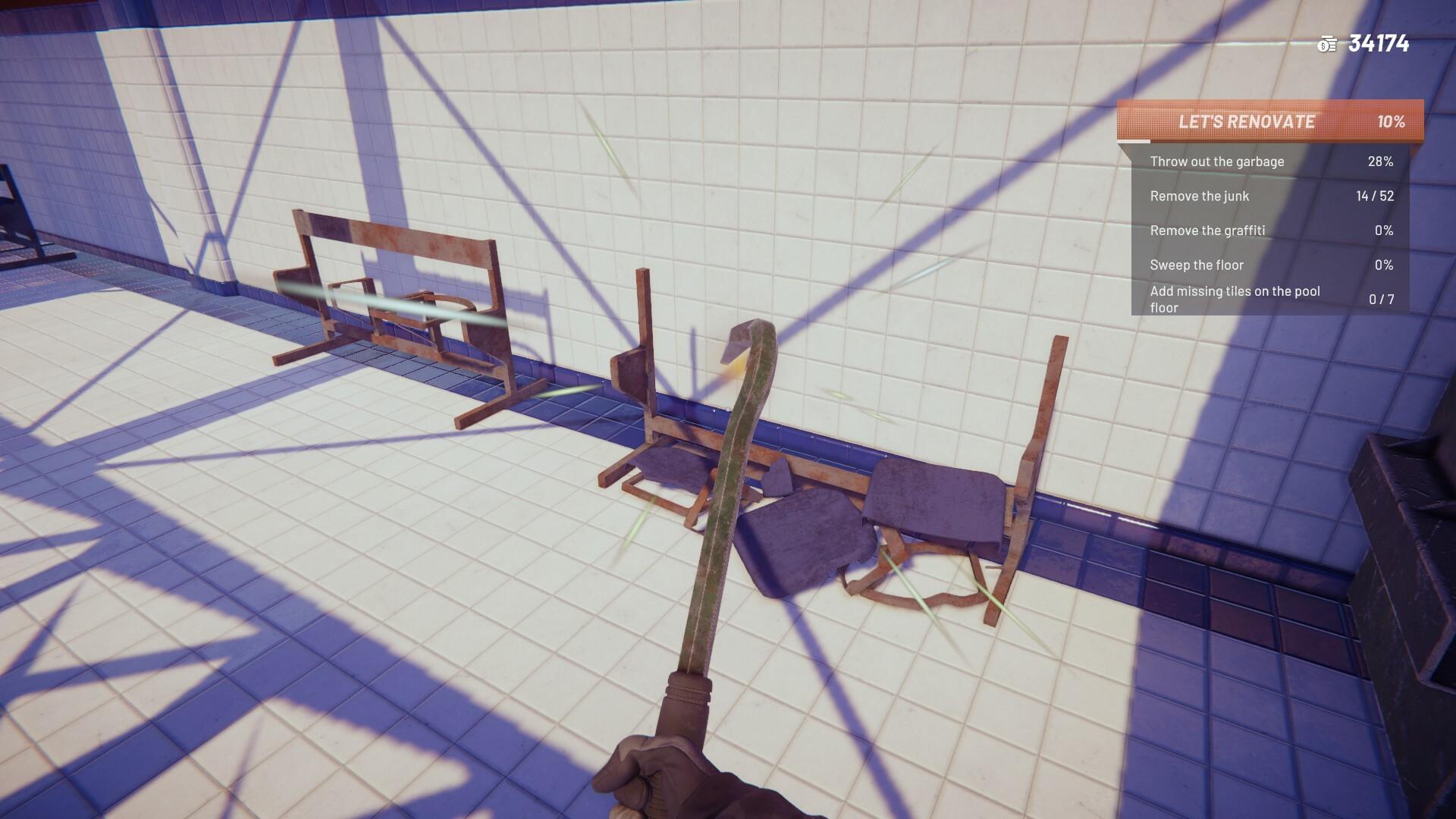
Task: Click the 14 / 52 junk counter
Action: [x=1374, y=196]
